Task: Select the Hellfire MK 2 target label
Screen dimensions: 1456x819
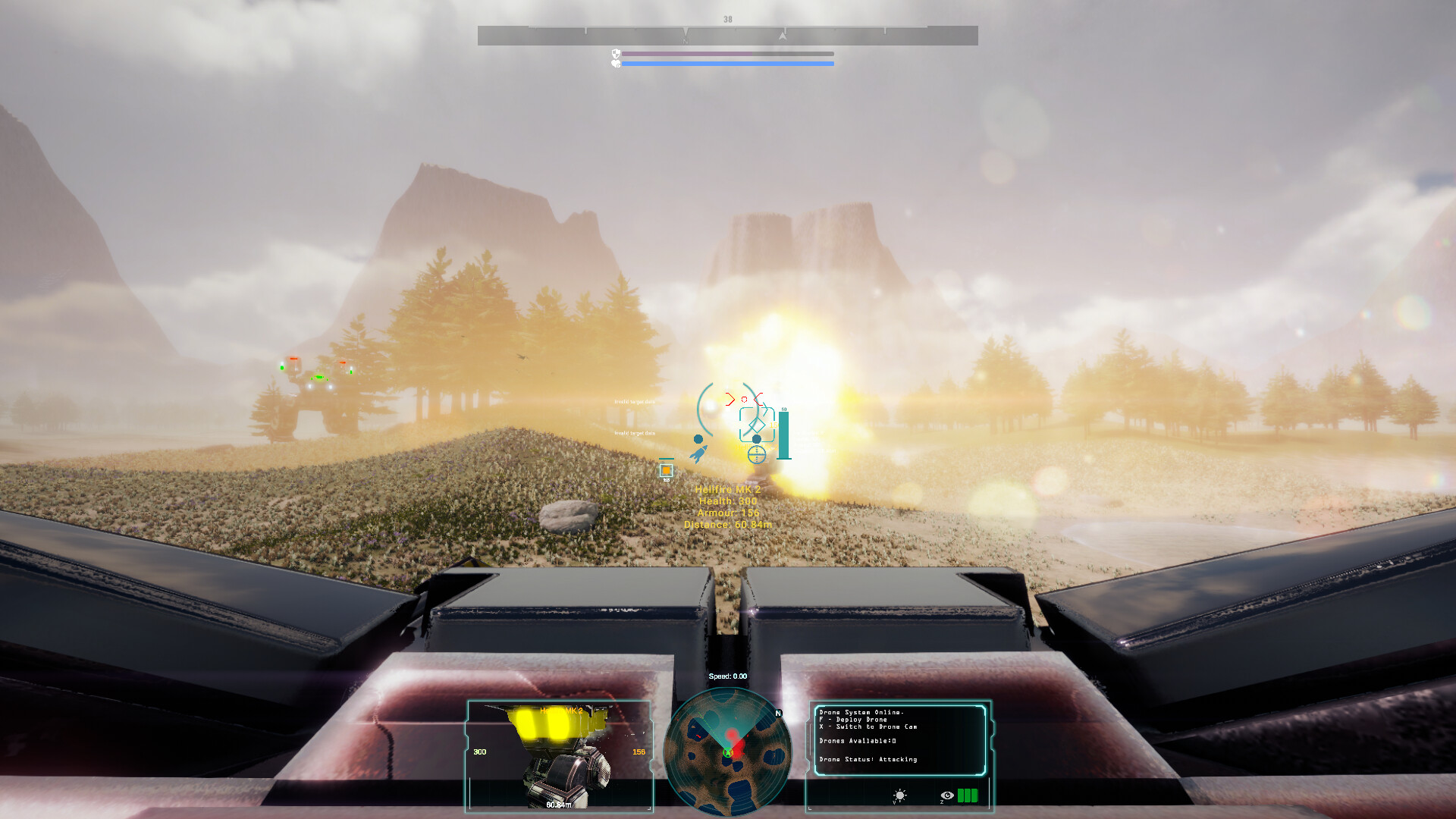Action: coord(726,490)
